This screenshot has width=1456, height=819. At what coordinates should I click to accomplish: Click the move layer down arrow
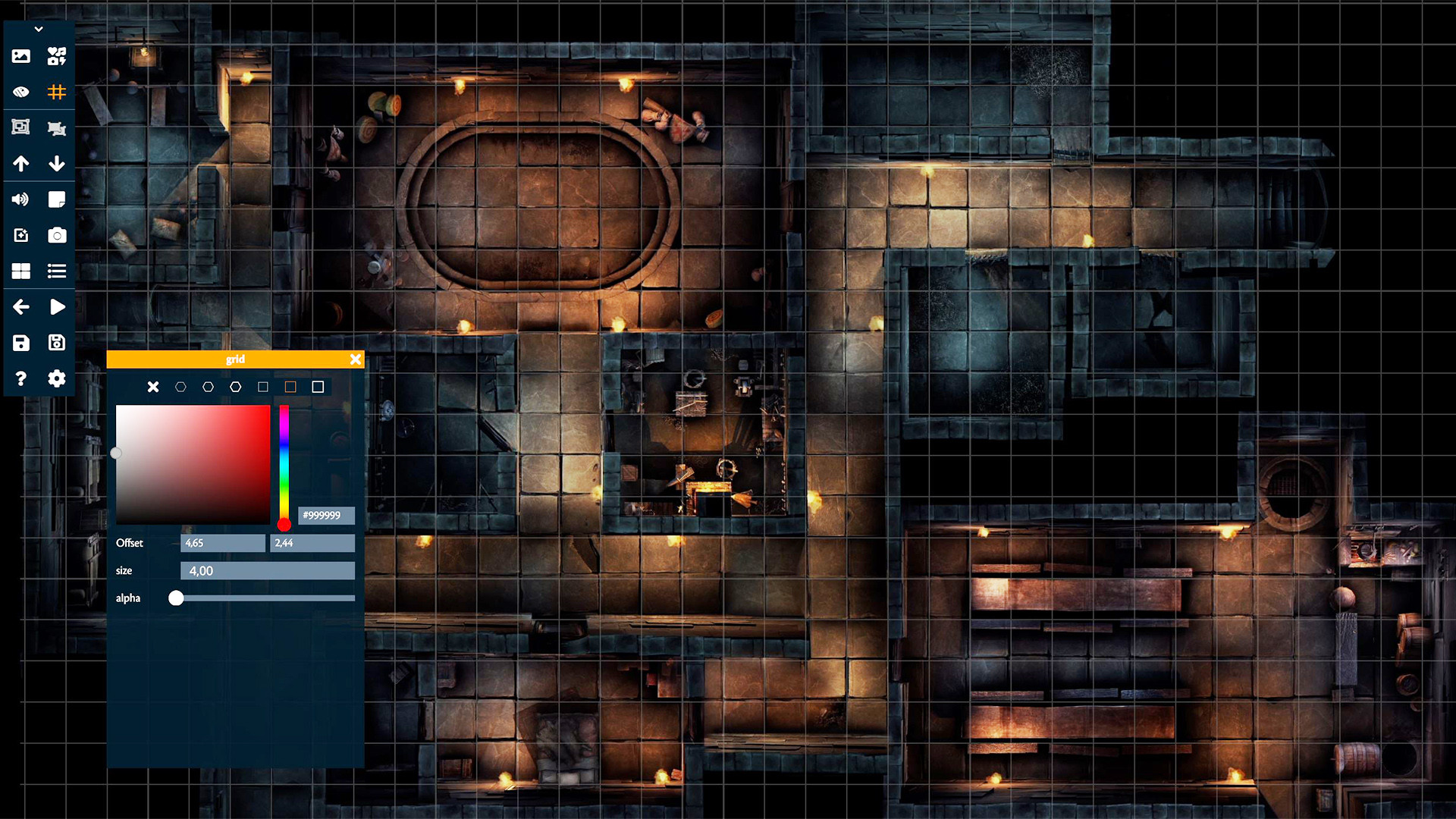(57, 163)
